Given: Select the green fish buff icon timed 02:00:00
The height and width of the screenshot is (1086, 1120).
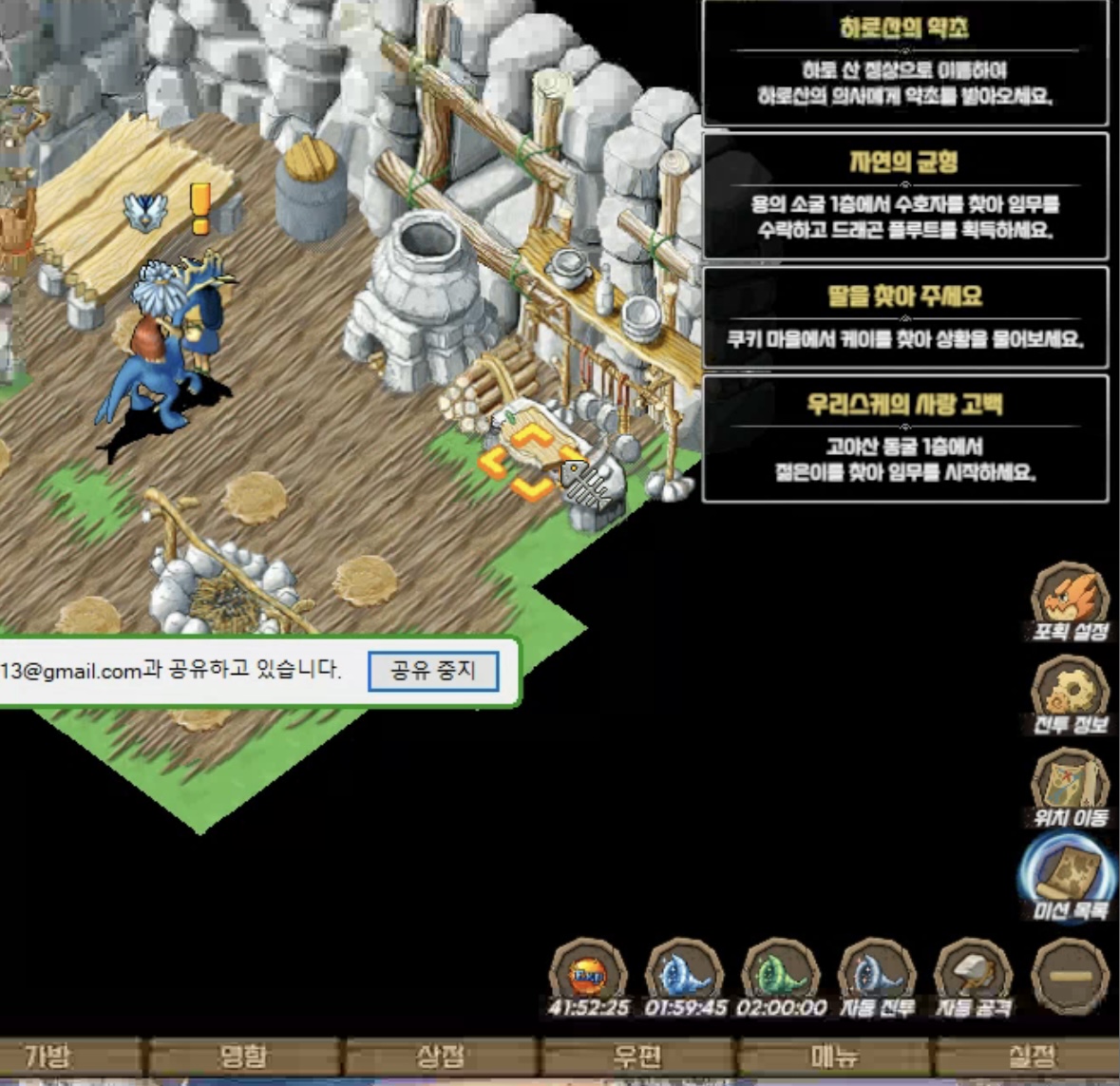Looking at the screenshot, I should (x=780, y=975).
